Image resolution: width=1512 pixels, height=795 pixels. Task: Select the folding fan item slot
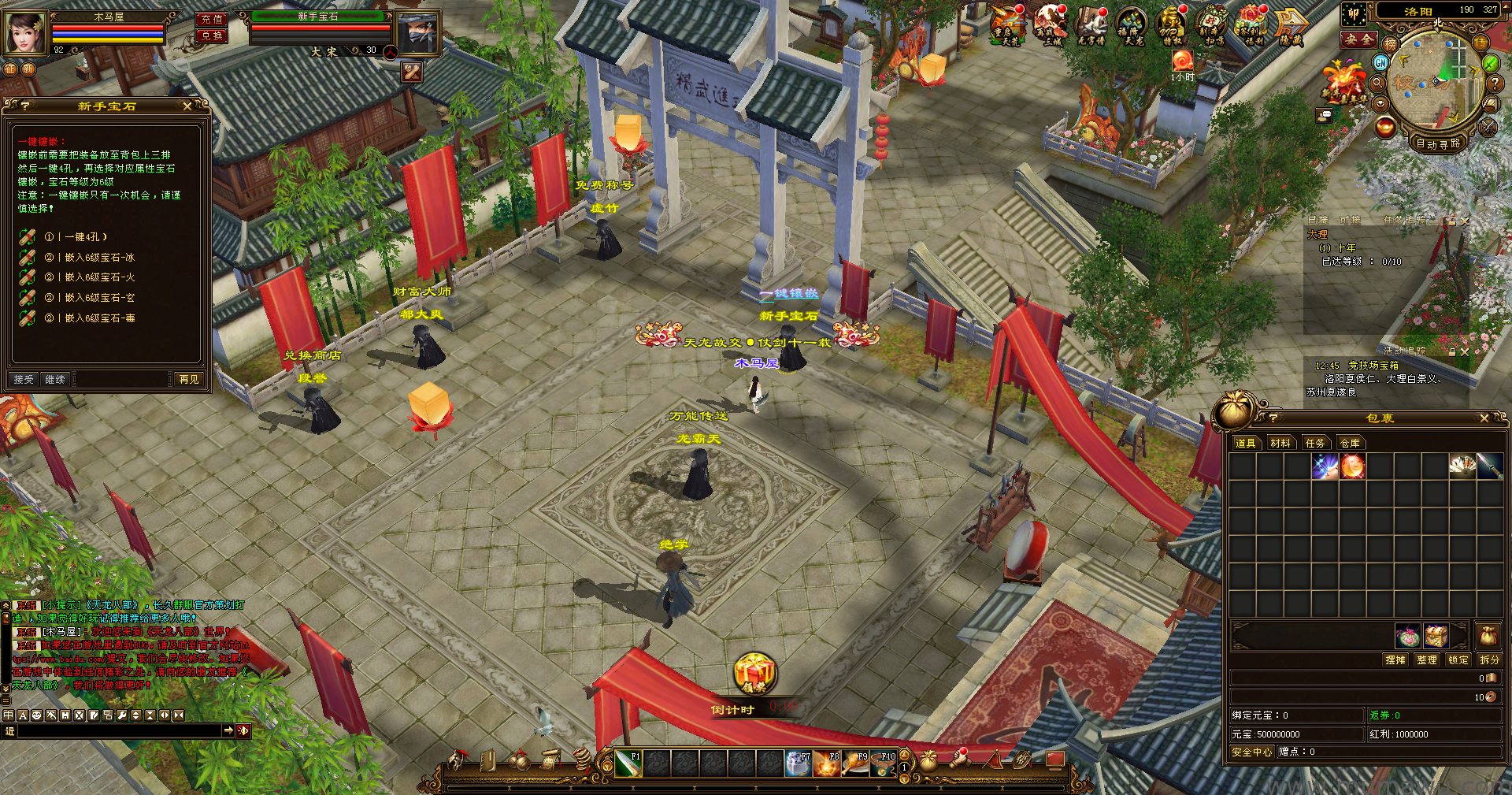coord(1462,466)
